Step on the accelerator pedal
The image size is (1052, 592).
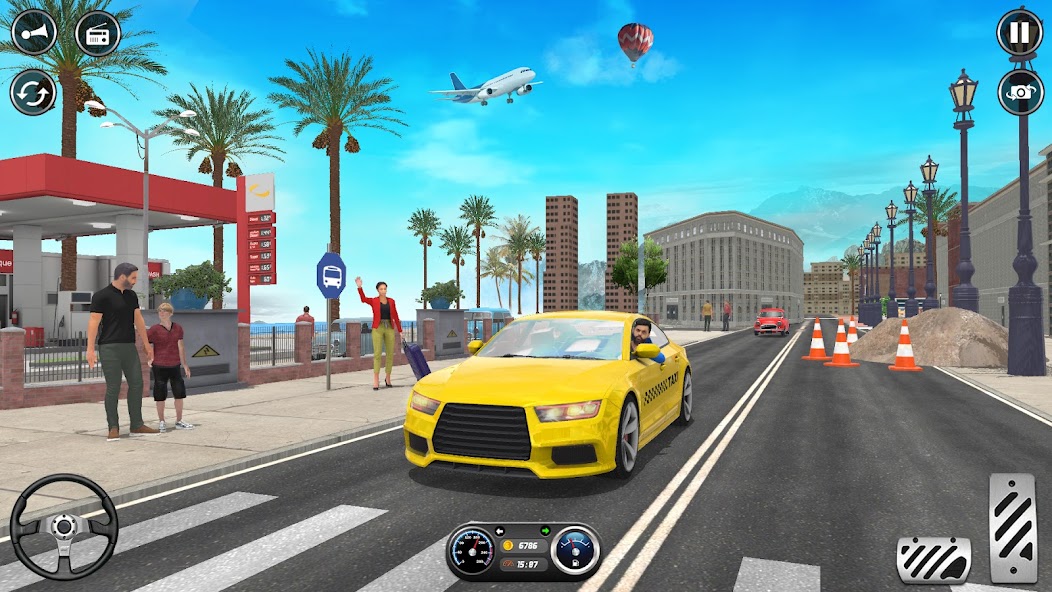1013,527
